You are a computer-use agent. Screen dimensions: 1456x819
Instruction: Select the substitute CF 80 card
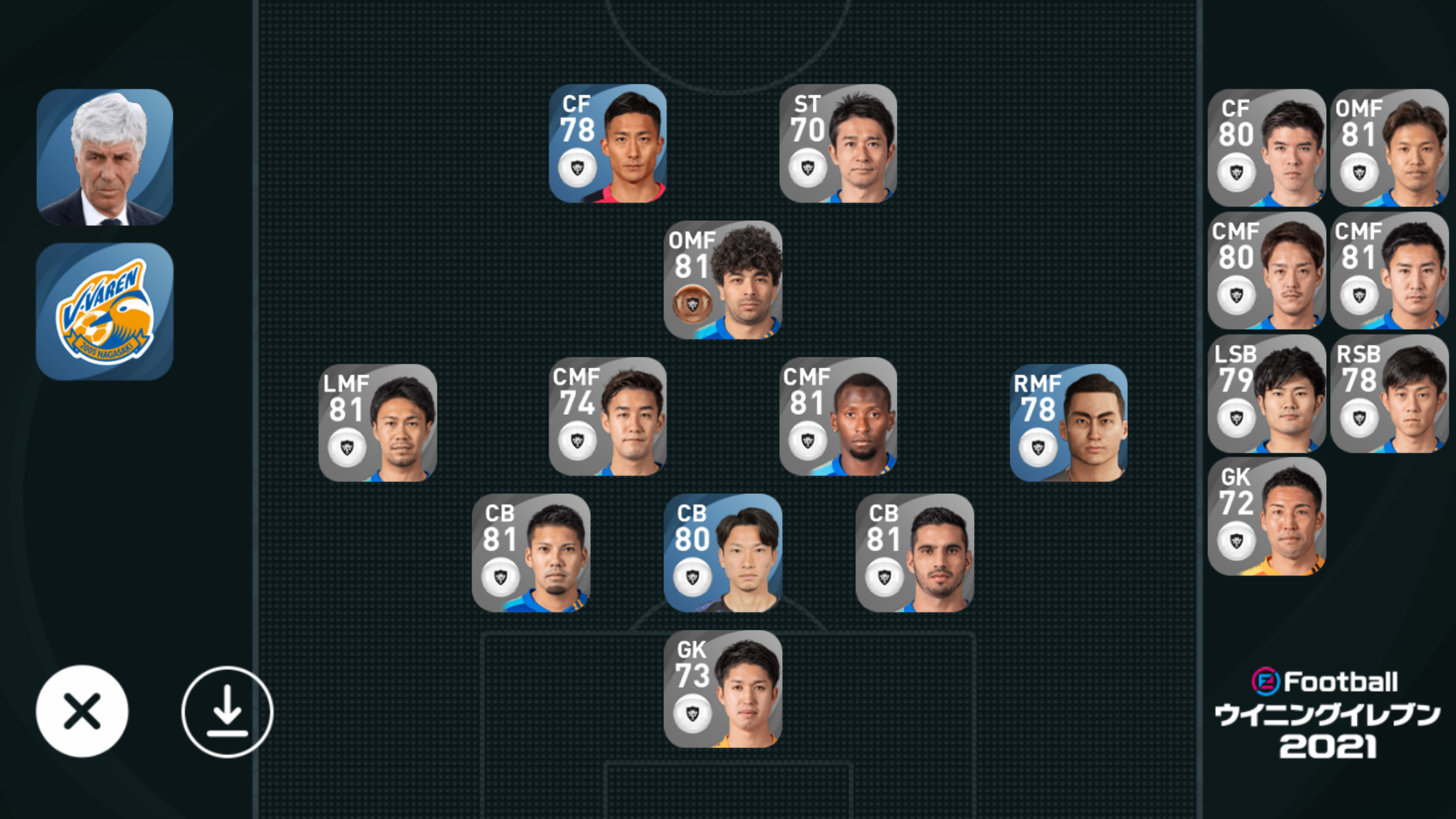(1266, 148)
